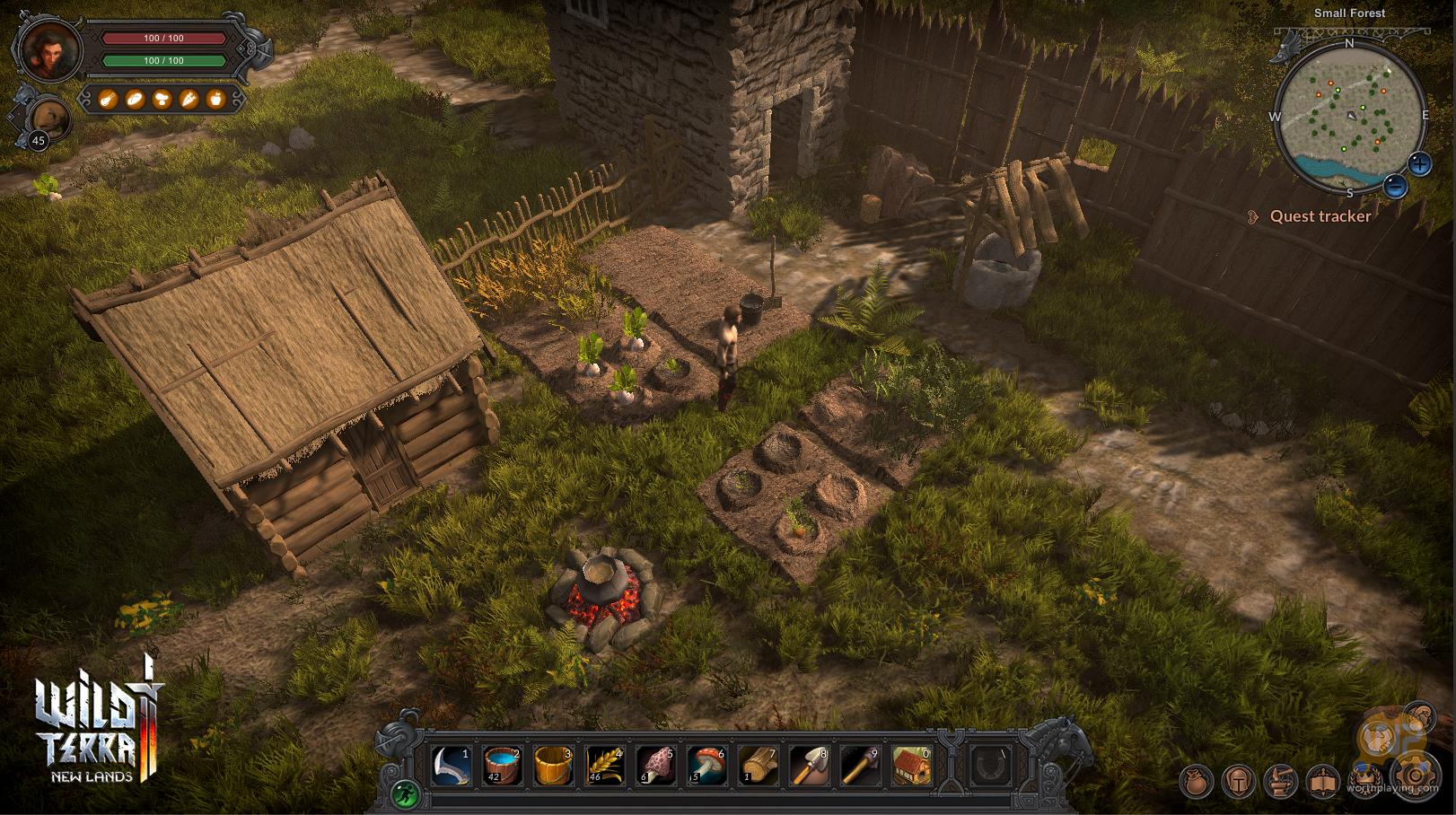Screen dimensions: 1456x815
Task: Click the horseshoe mount slot
Action: click(993, 767)
